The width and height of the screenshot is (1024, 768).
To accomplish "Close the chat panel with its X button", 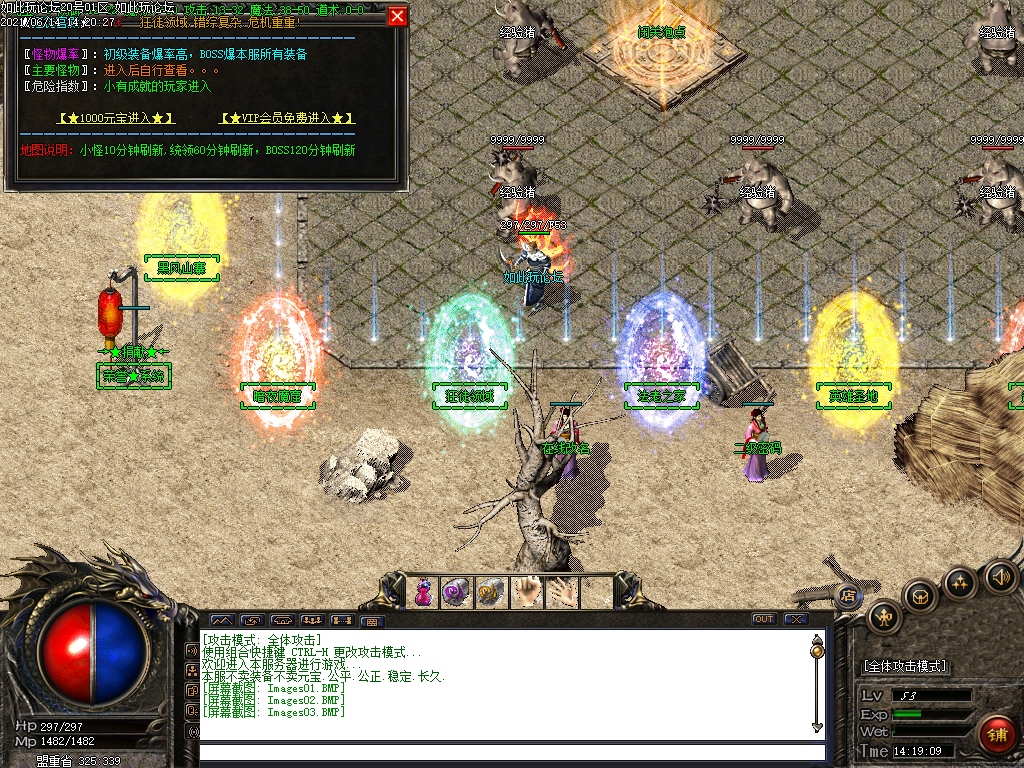I will [x=796, y=619].
